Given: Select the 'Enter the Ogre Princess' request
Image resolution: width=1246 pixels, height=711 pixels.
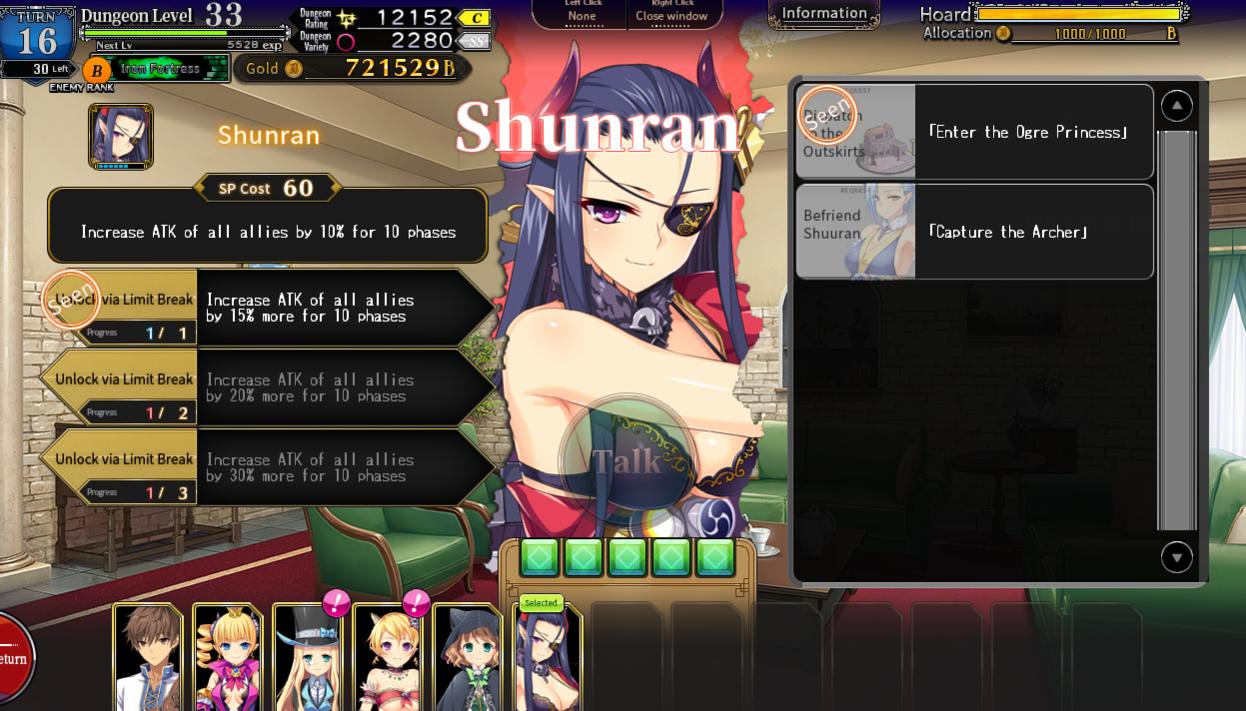Looking at the screenshot, I should click(x=974, y=132).
